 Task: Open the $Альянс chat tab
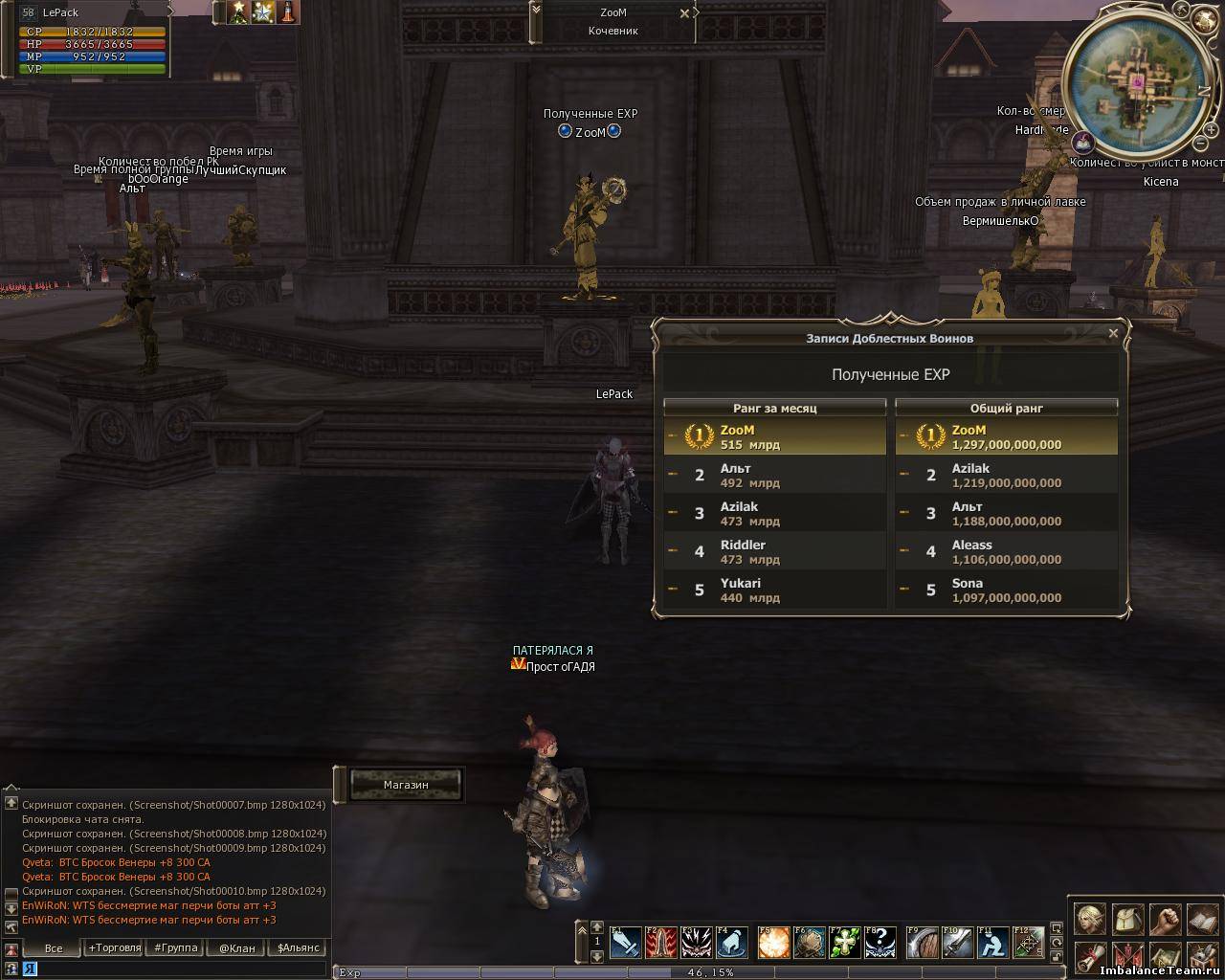coord(298,948)
